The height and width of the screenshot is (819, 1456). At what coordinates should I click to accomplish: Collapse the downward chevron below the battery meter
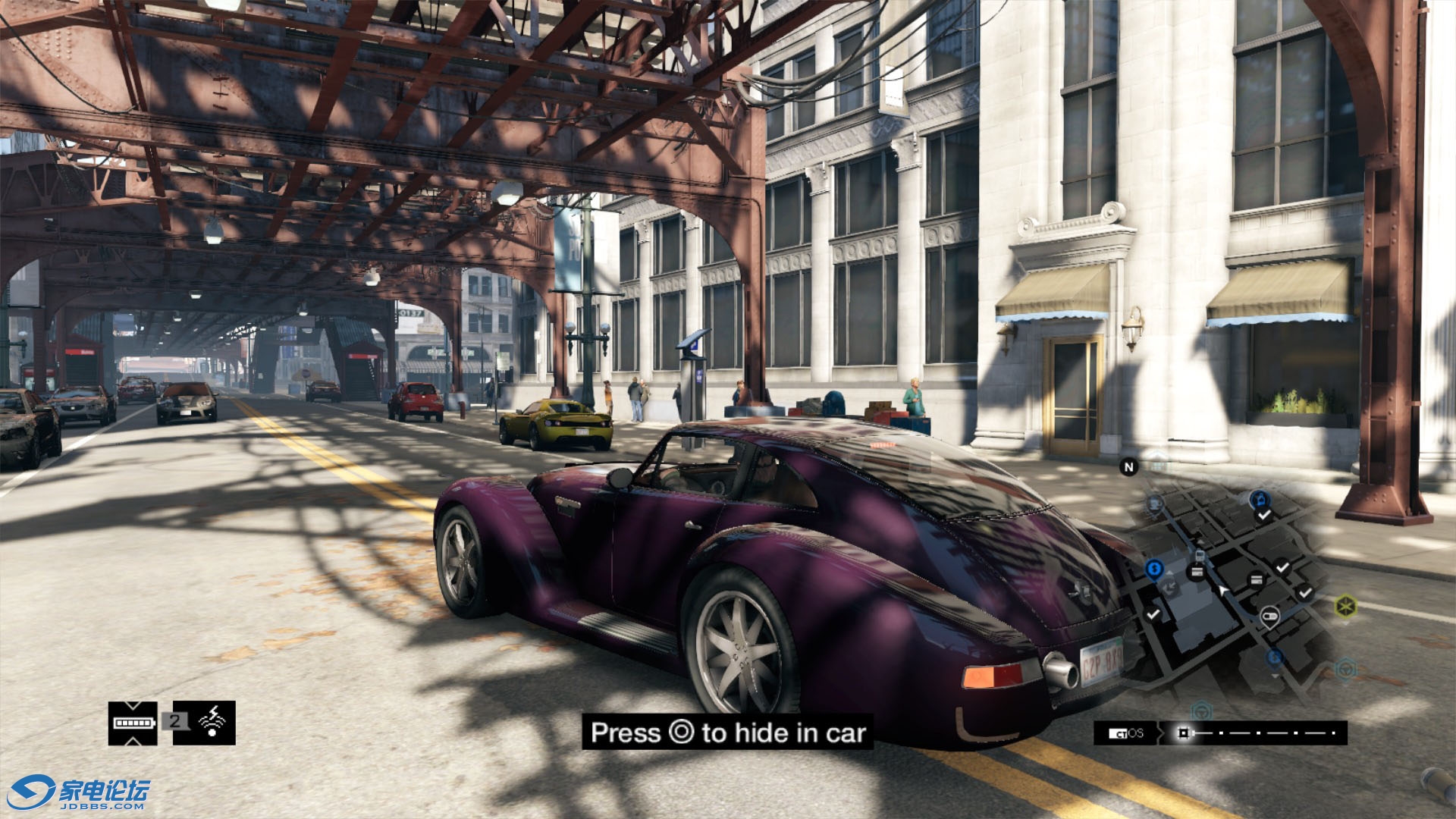click(x=133, y=742)
